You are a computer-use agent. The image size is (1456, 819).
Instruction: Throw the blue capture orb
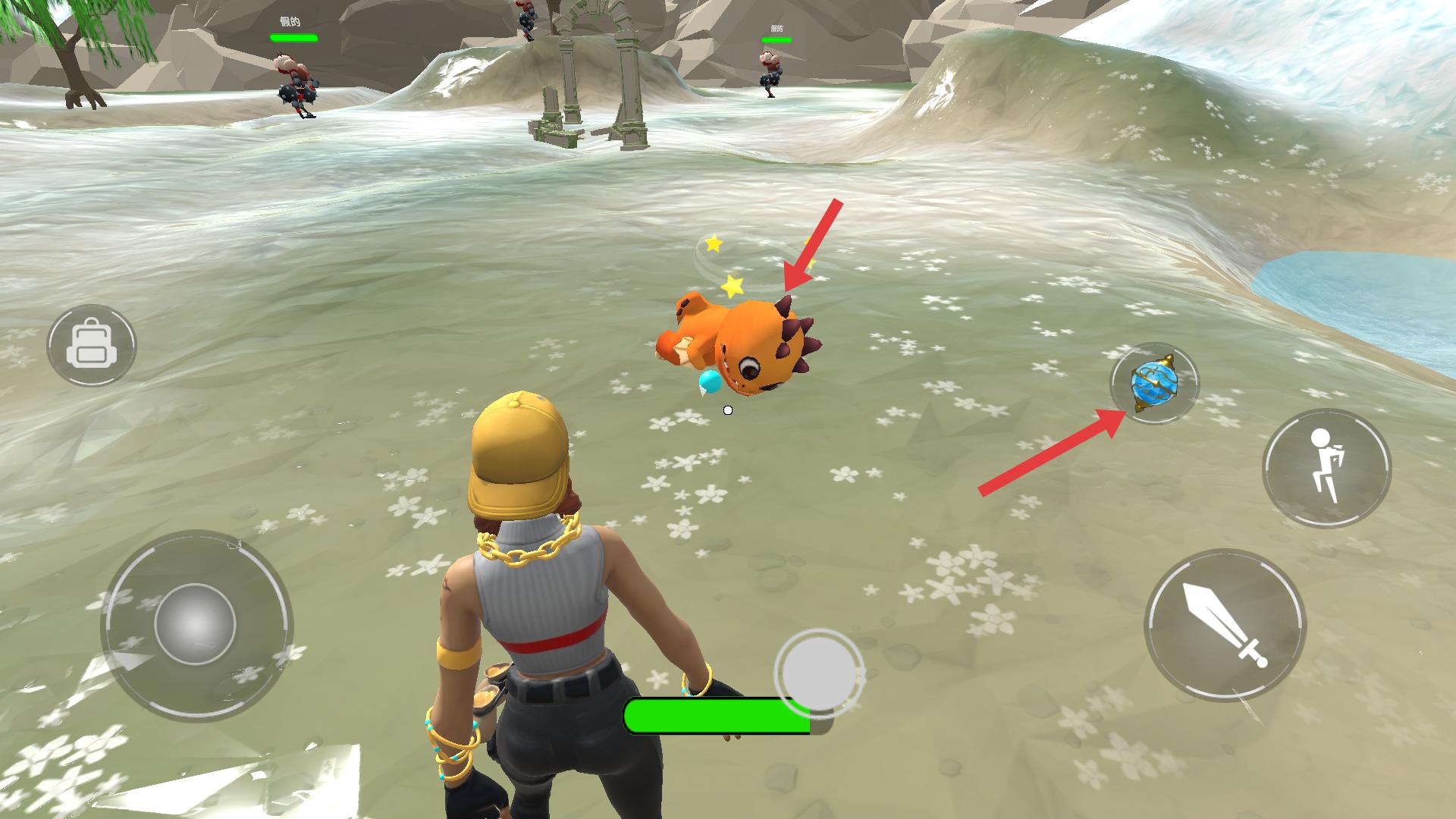[1153, 384]
